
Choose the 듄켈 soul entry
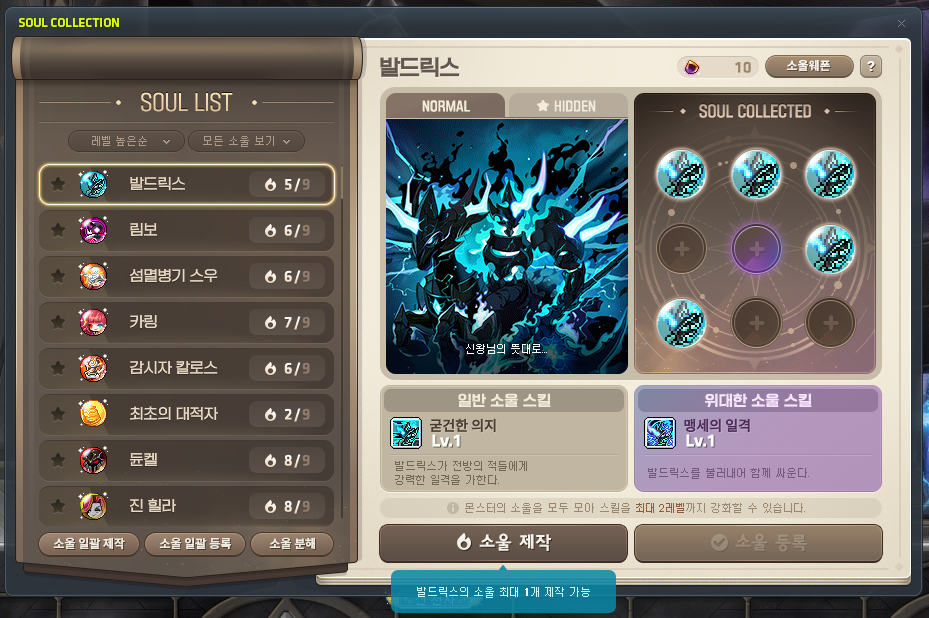pyautogui.click(x=187, y=460)
